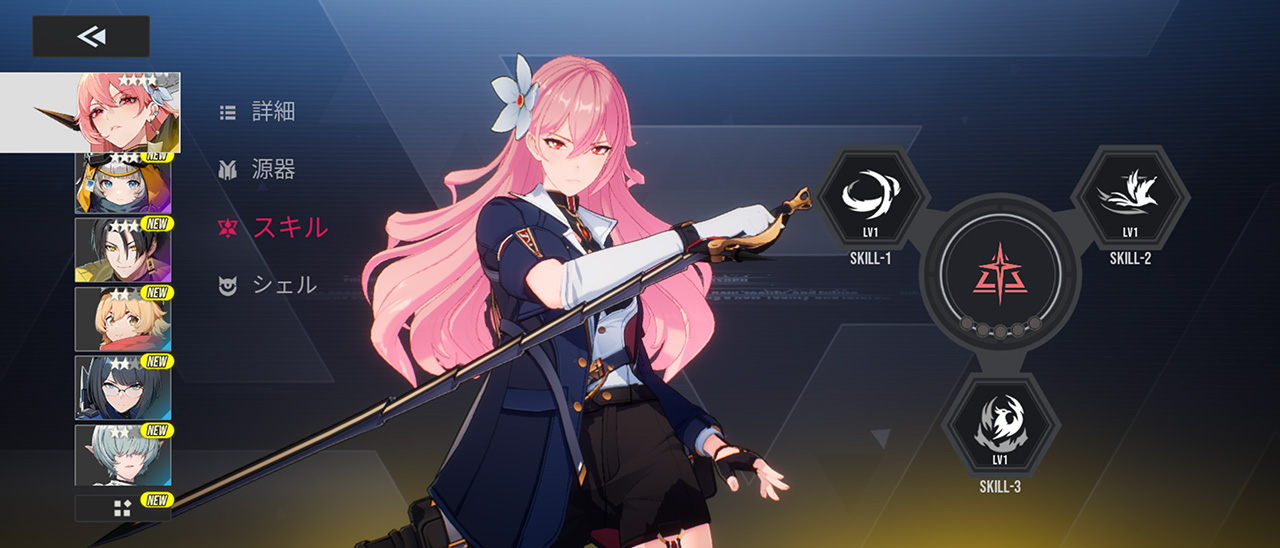The image size is (1280, 548).
Task: Select the silver-haired elf-eared character portrait
Action: (x=122, y=455)
